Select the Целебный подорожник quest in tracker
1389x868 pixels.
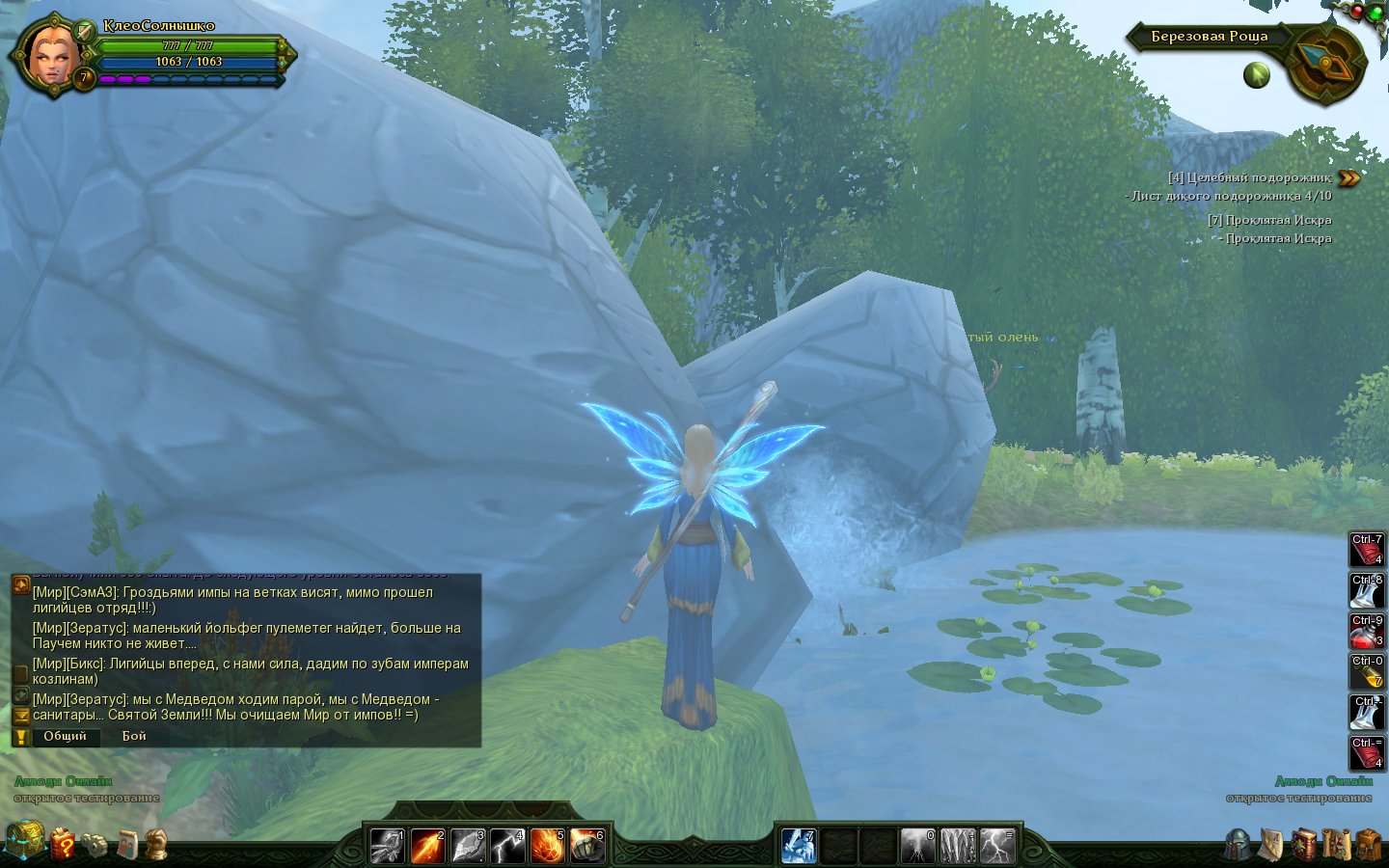point(1249,177)
